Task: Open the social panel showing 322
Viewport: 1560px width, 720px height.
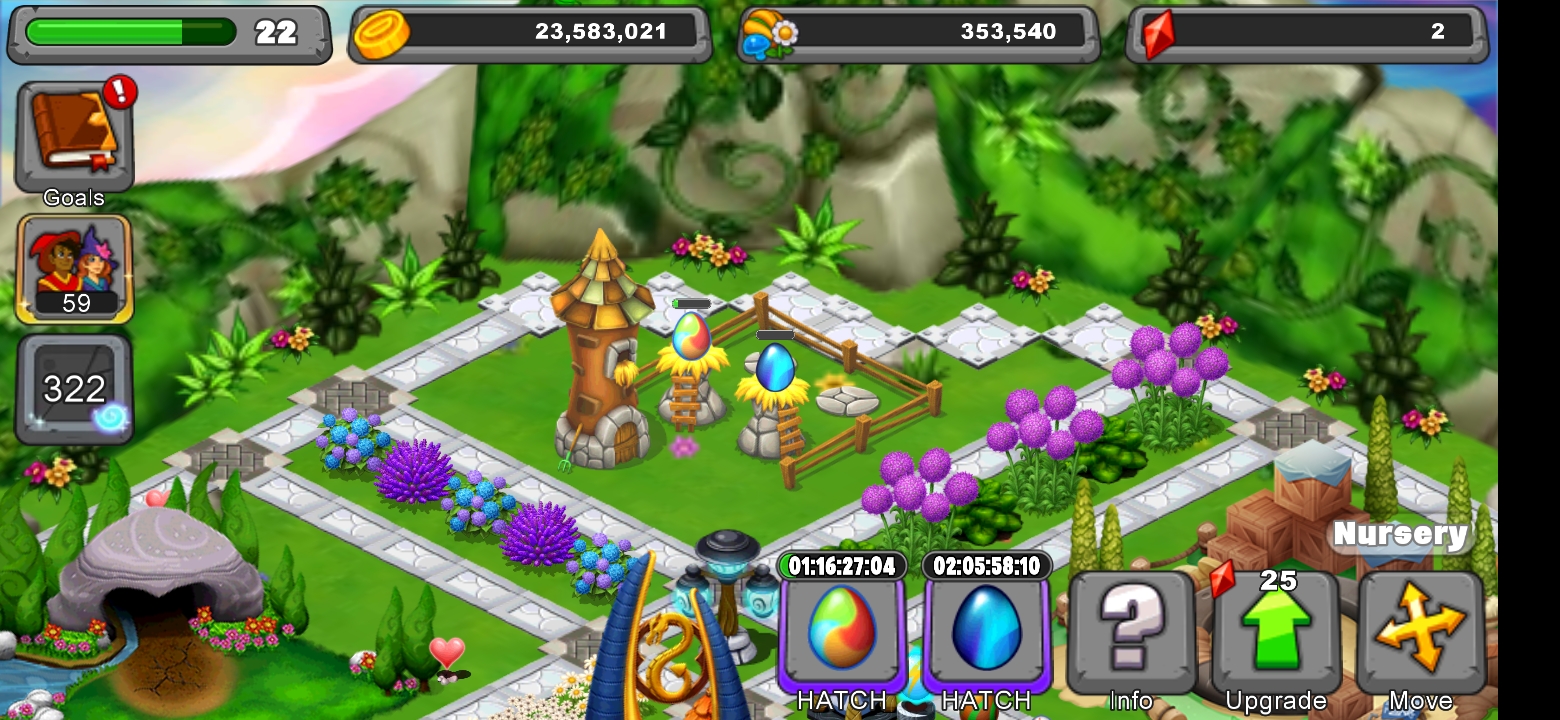Action: (73, 385)
